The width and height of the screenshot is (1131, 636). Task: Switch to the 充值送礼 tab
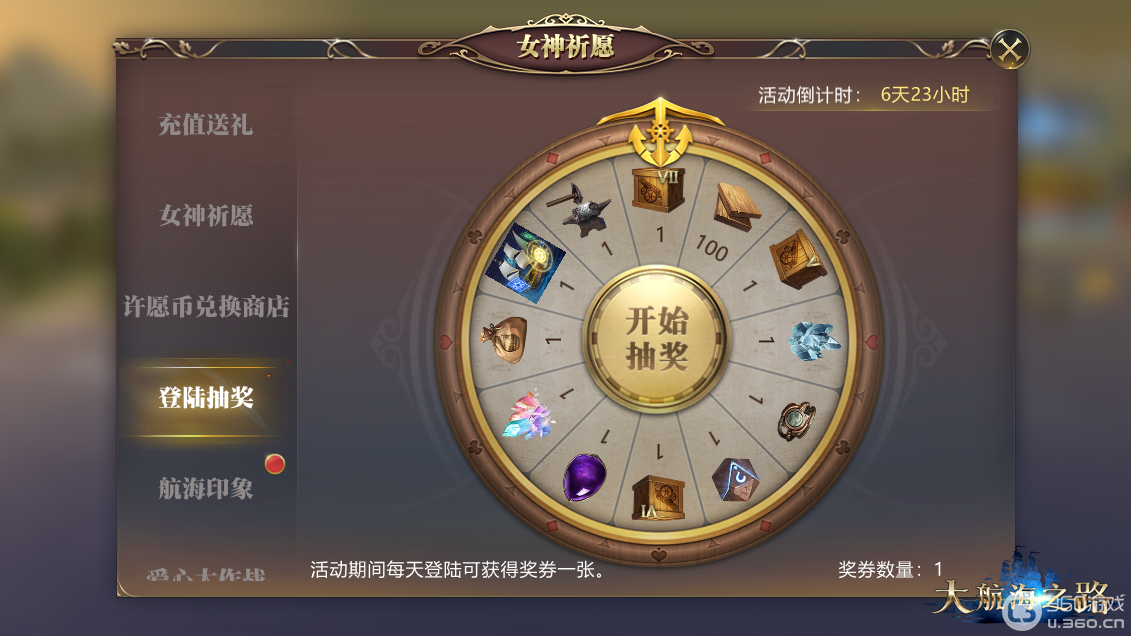point(206,125)
